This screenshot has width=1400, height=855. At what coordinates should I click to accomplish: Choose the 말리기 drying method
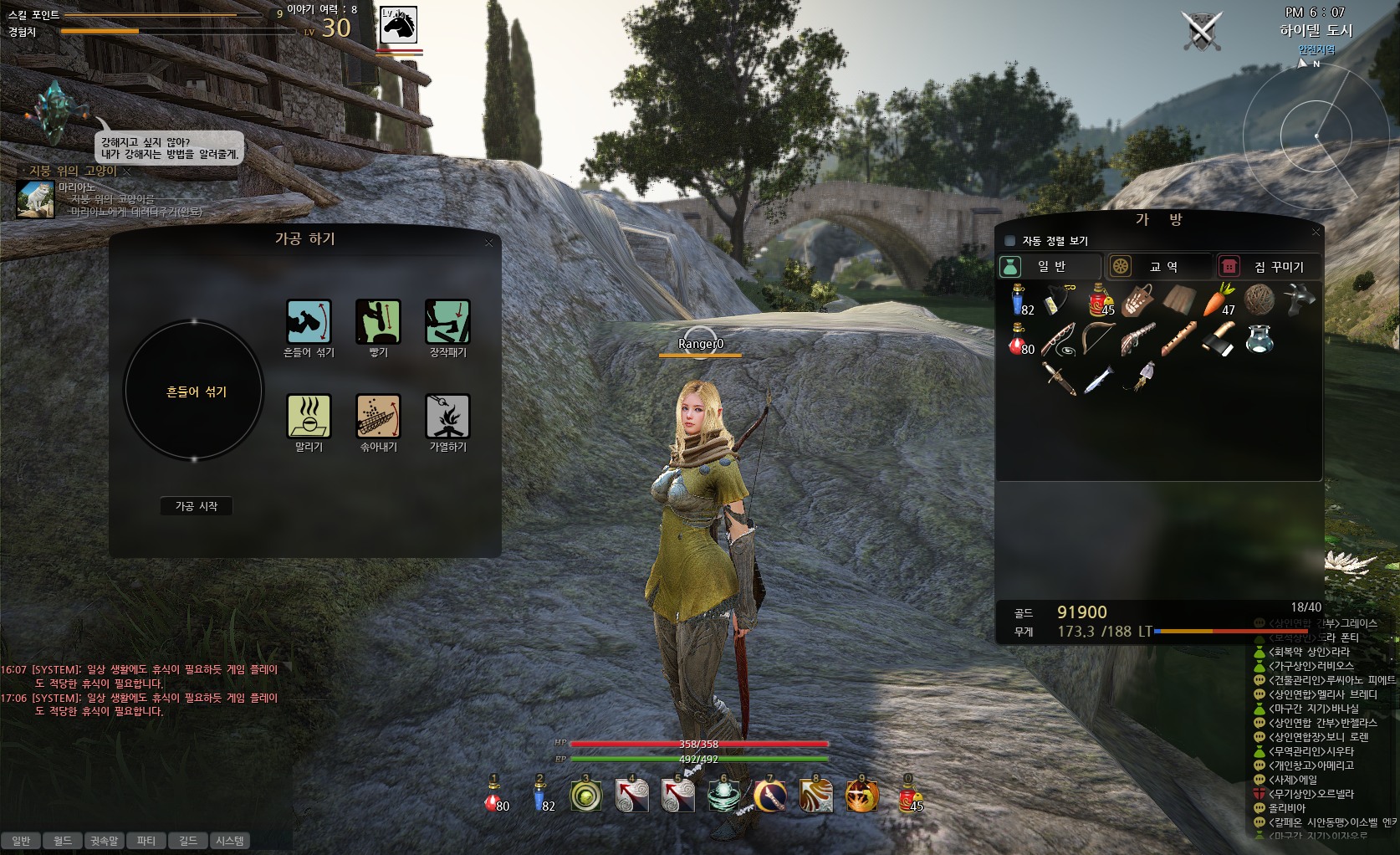tap(309, 417)
